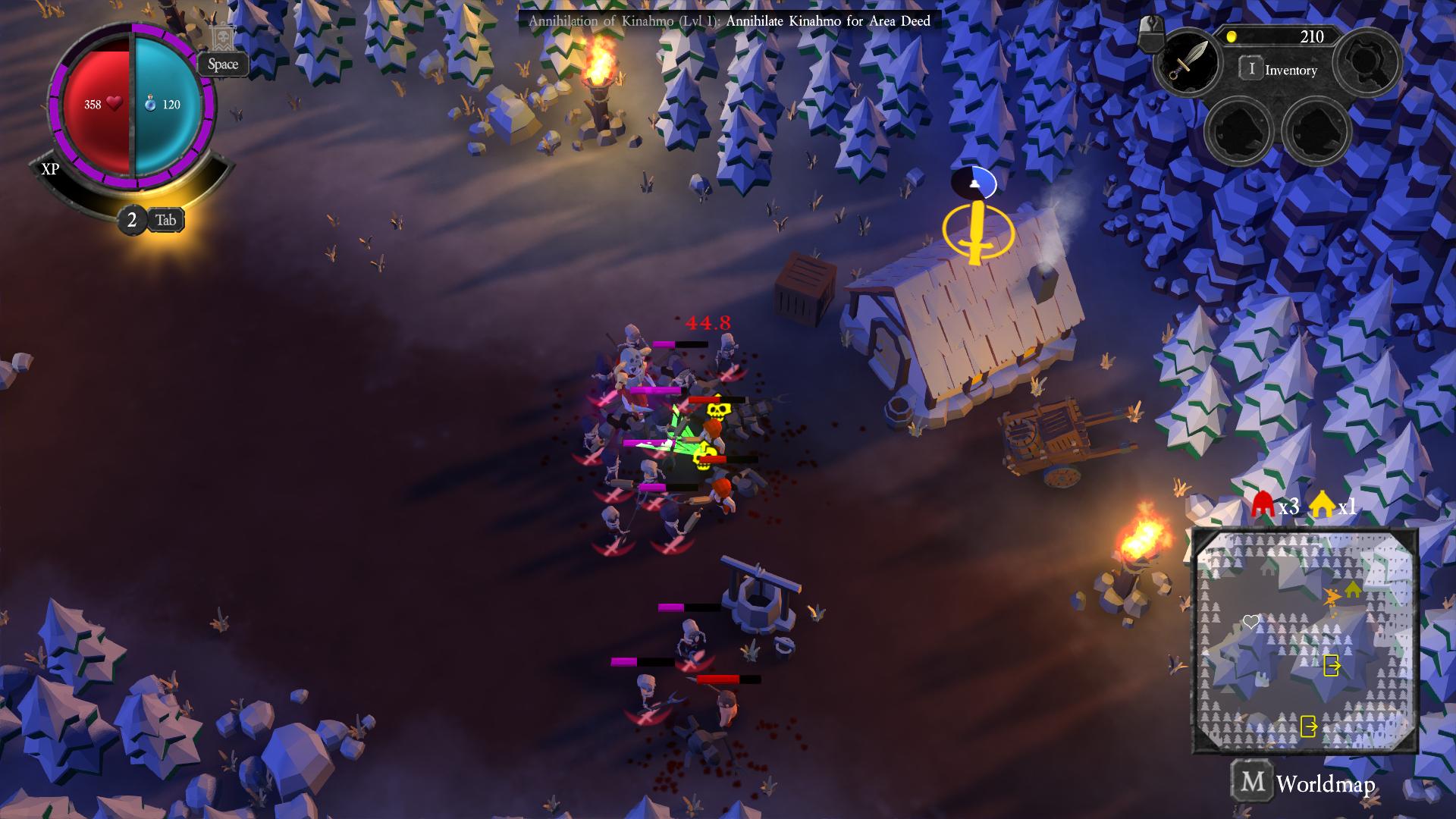Click the yellow house marker on minimap
The width and height of the screenshot is (1456, 819).
(1352, 588)
